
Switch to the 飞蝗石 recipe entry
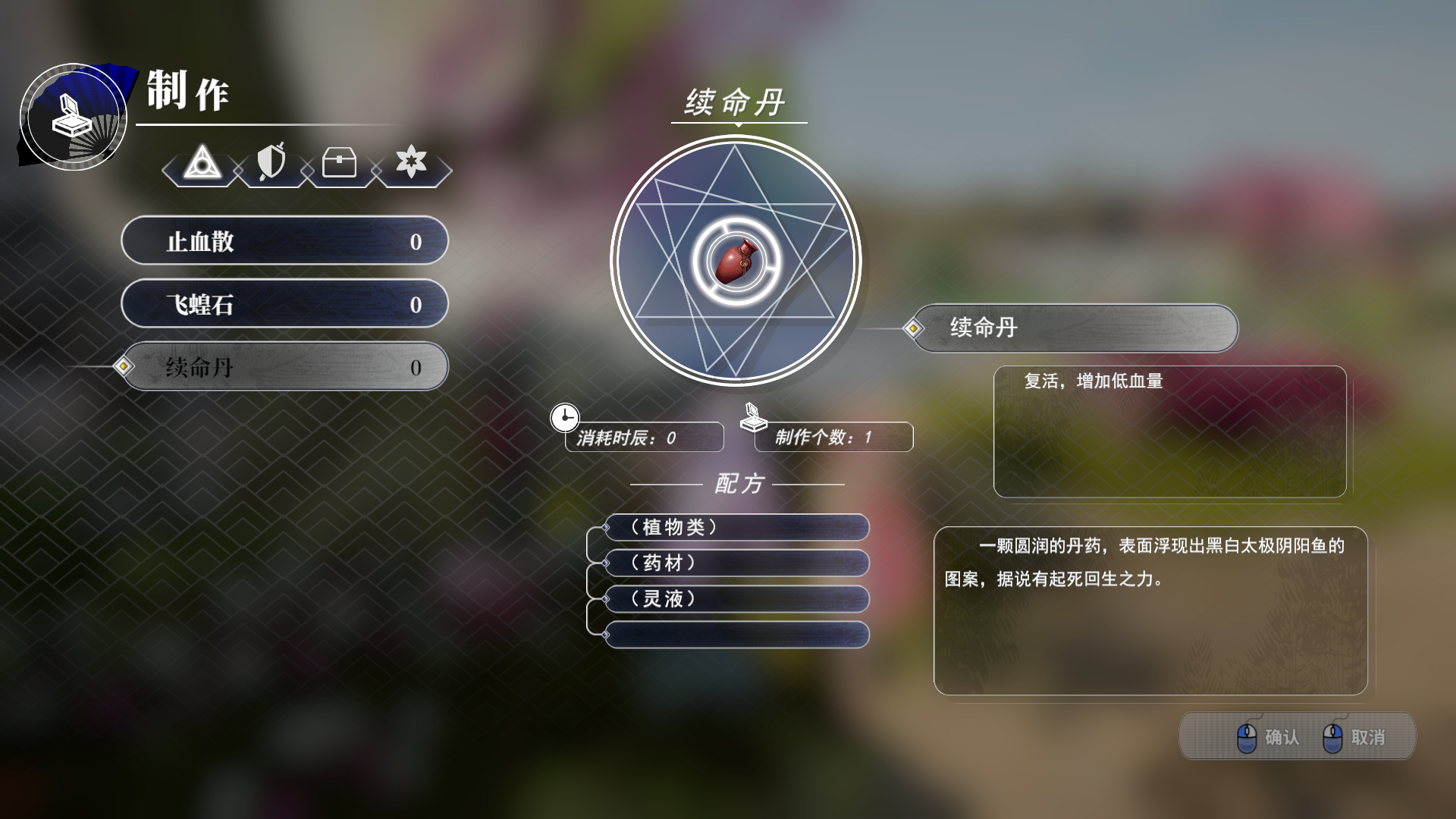coord(284,303)
